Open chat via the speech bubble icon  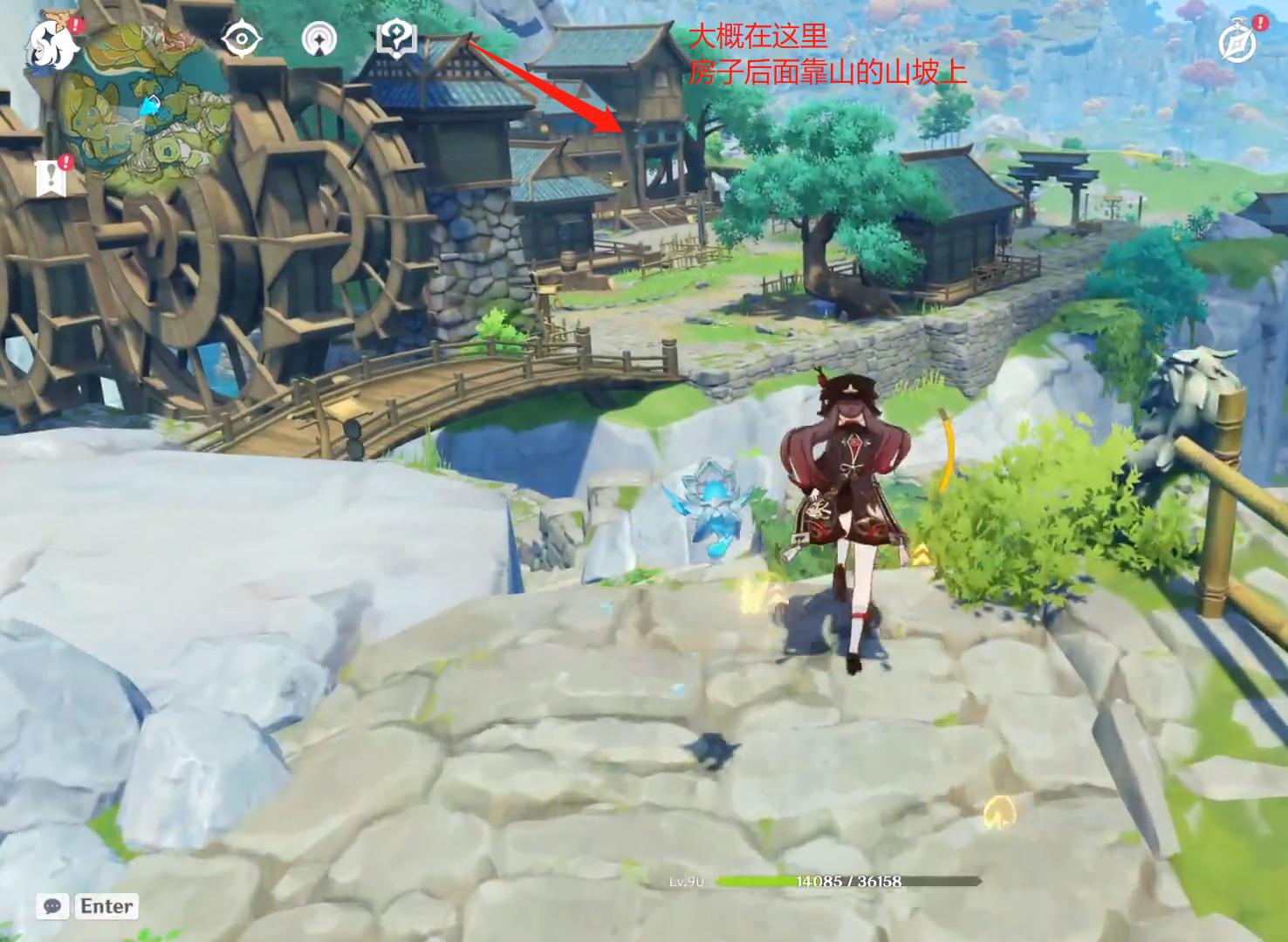coord(55,906)
